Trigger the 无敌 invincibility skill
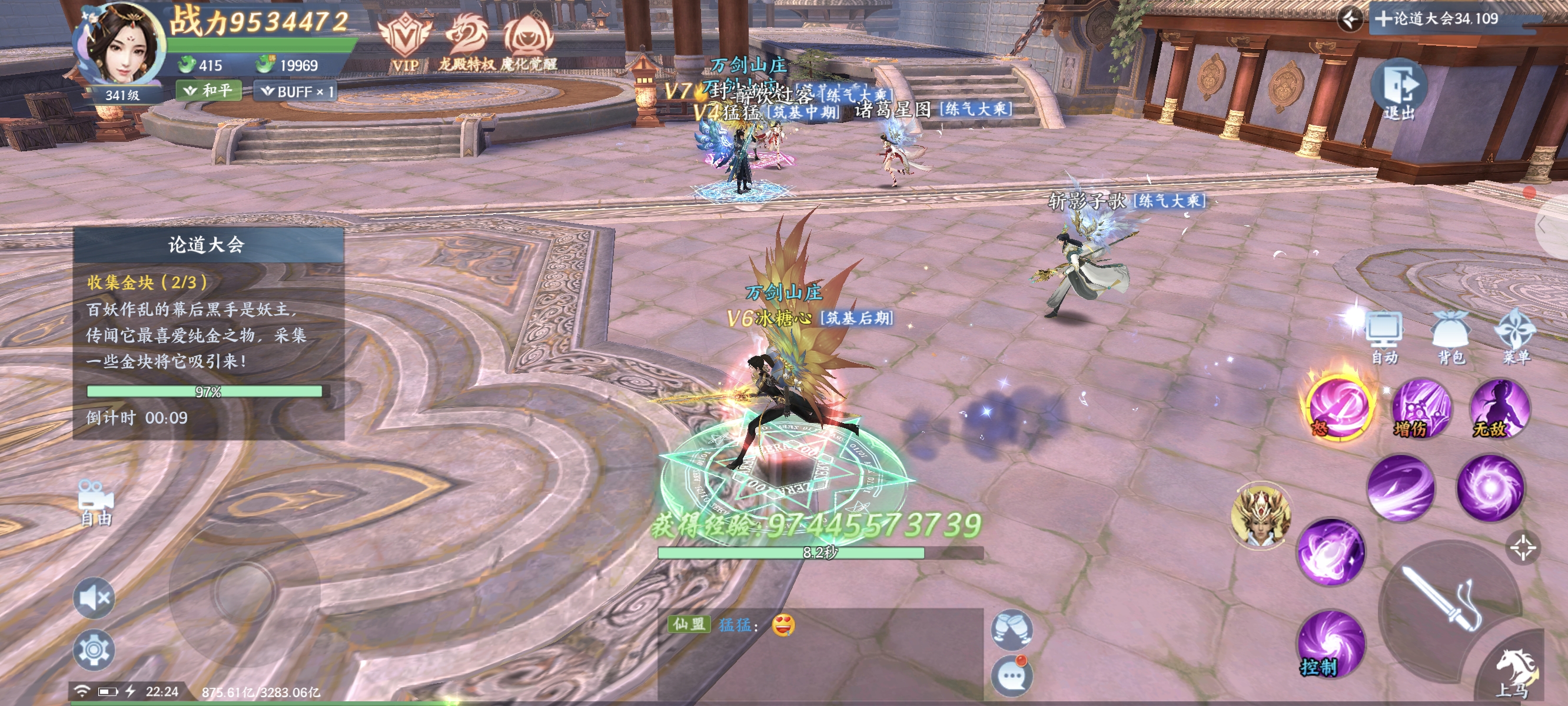This screenshot has width=1568, height=706. tap(1499, 408)
